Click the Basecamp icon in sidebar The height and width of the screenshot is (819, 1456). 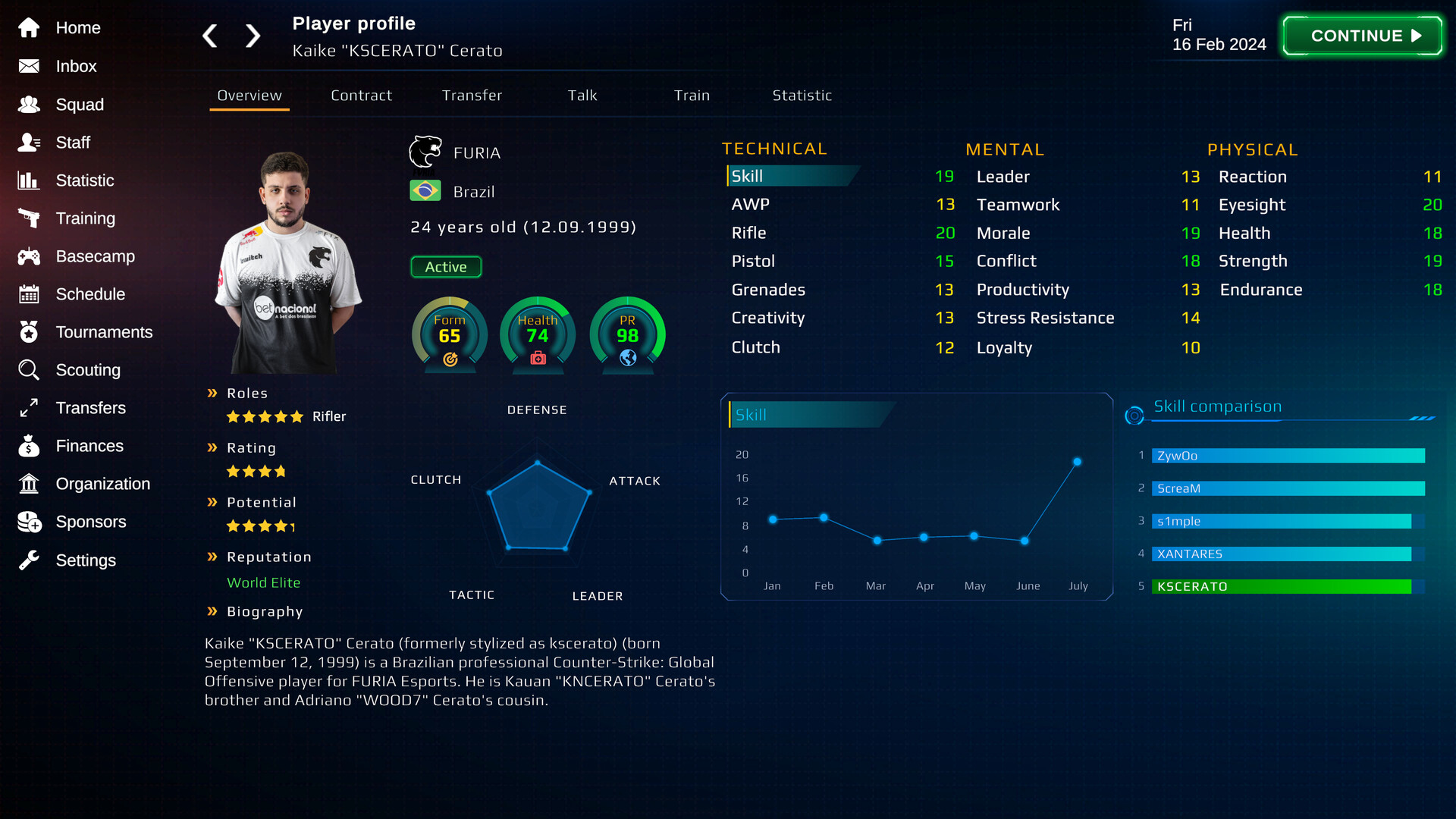[29, 256]
